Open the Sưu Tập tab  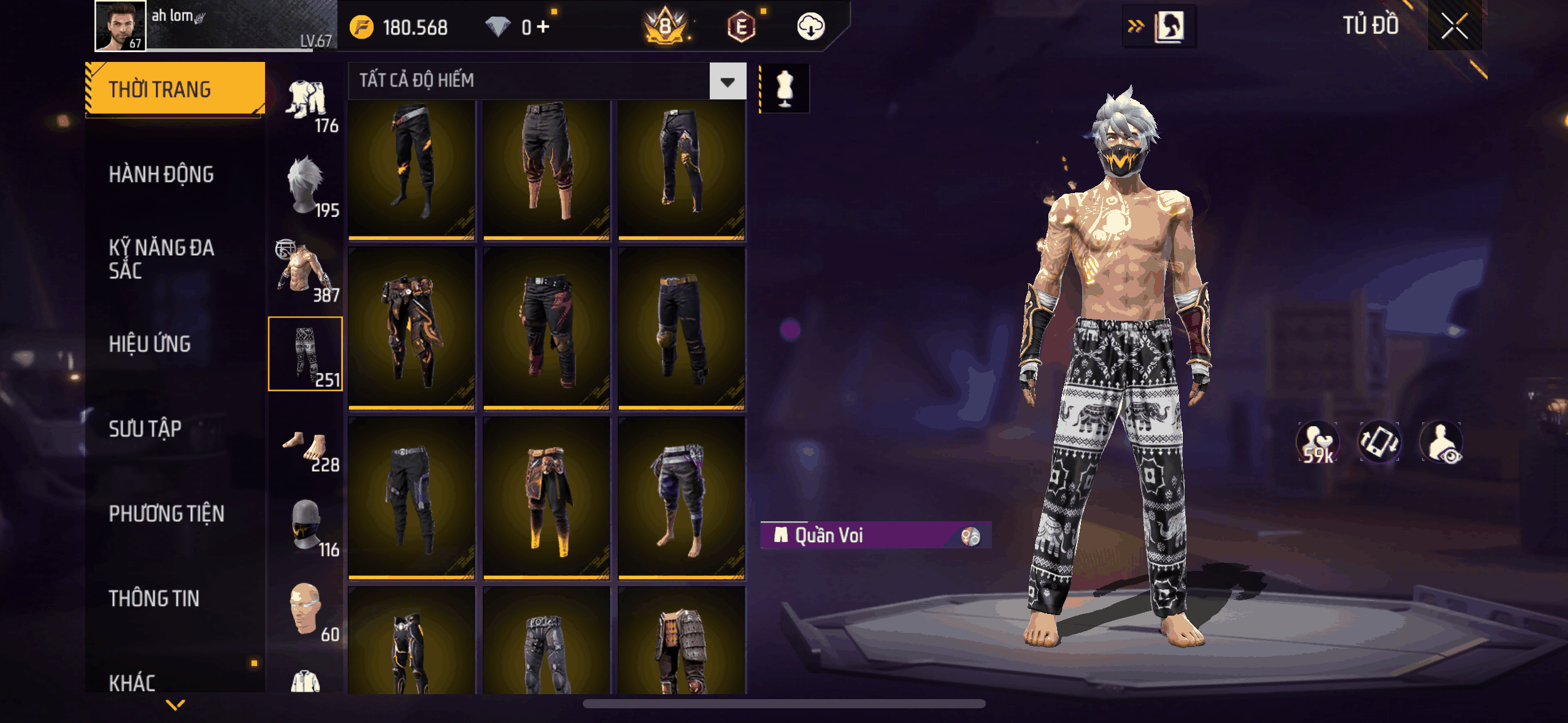tap(145, 429)
